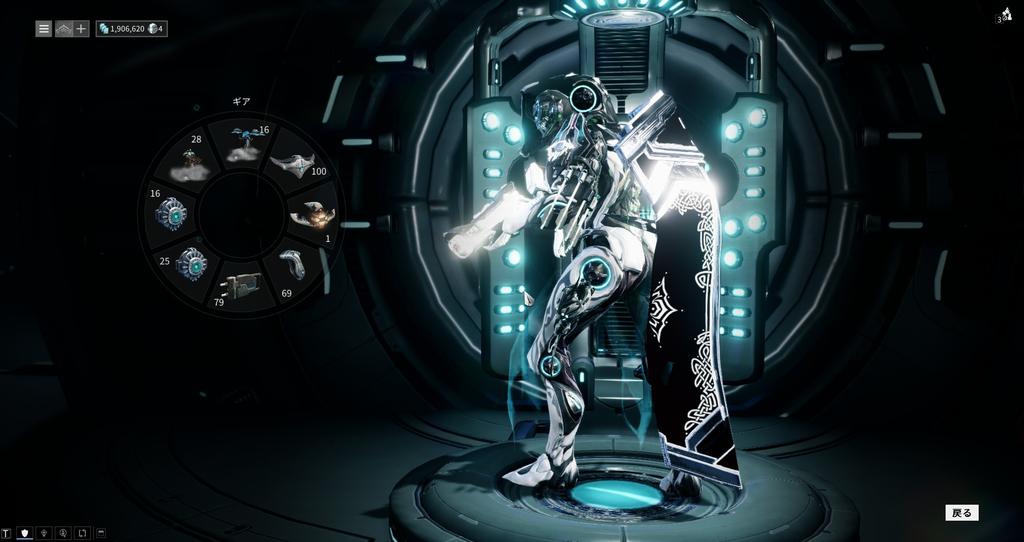Click the chevron emblem button beside the menu
This screenshot has width=1024, height=542.
click(63, 29)
